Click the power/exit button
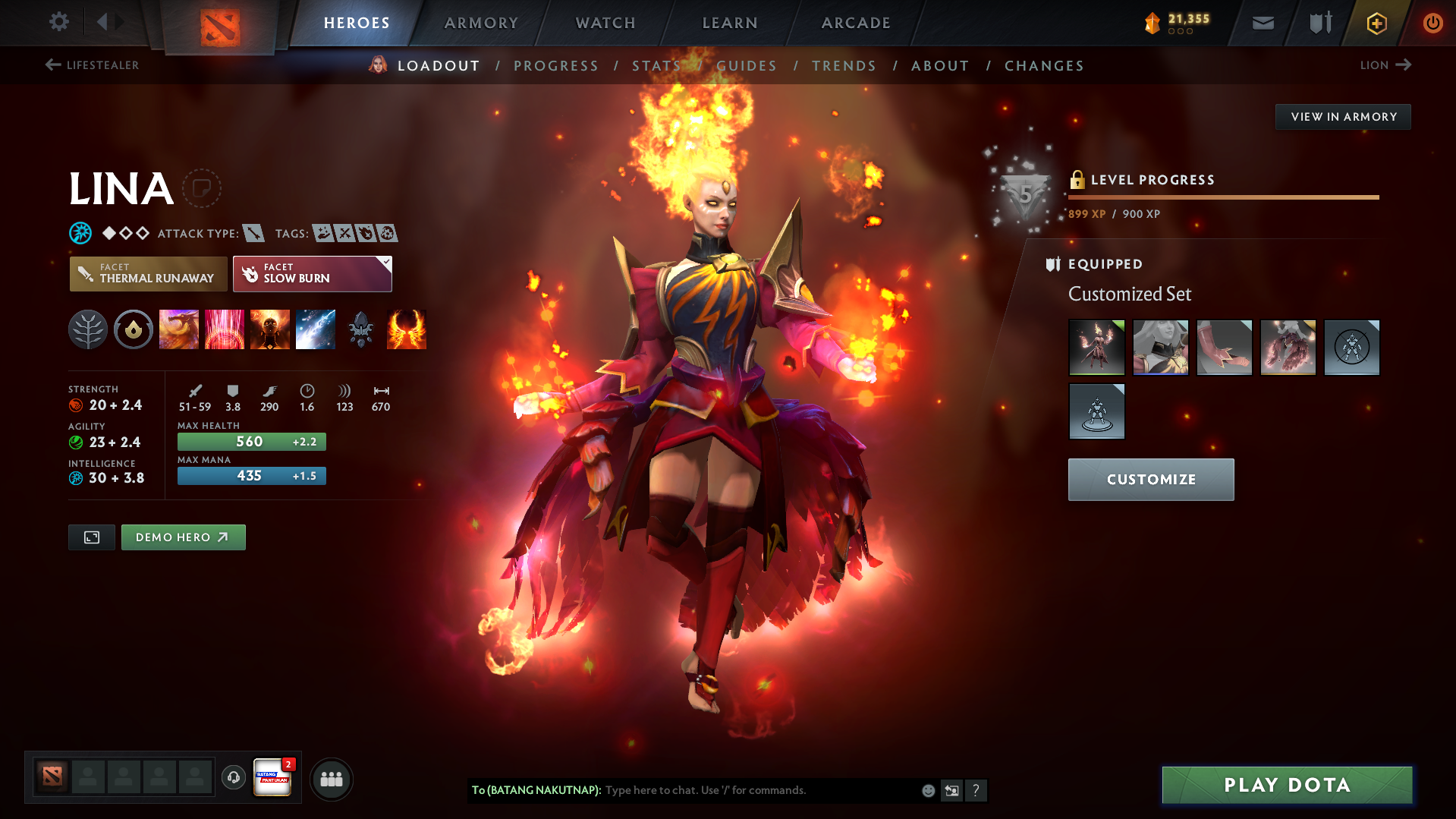1456x819 pixels. tap(1432, 23)
